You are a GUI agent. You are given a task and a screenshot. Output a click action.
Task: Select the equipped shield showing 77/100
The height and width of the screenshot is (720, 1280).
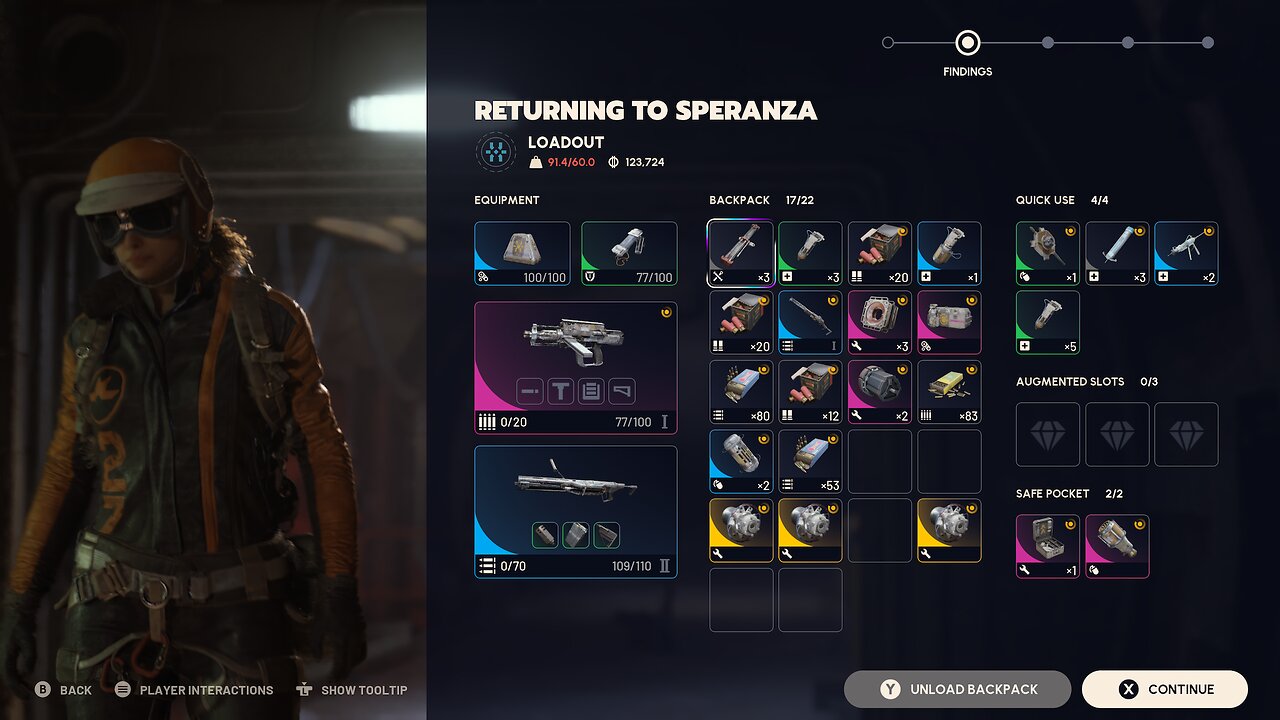pyautogui.click(x=629, y=253)
